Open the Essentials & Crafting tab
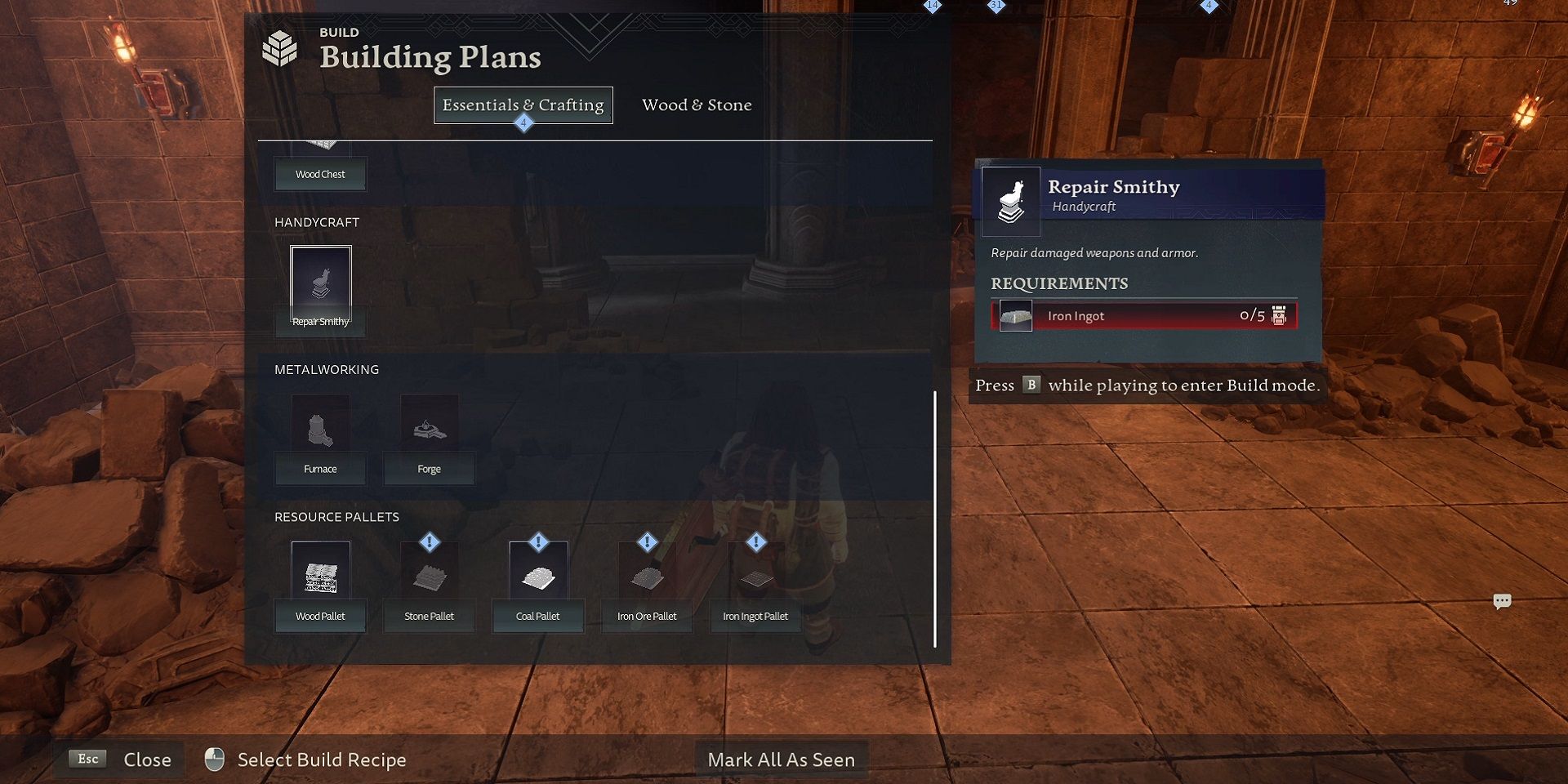 [523, 105]
